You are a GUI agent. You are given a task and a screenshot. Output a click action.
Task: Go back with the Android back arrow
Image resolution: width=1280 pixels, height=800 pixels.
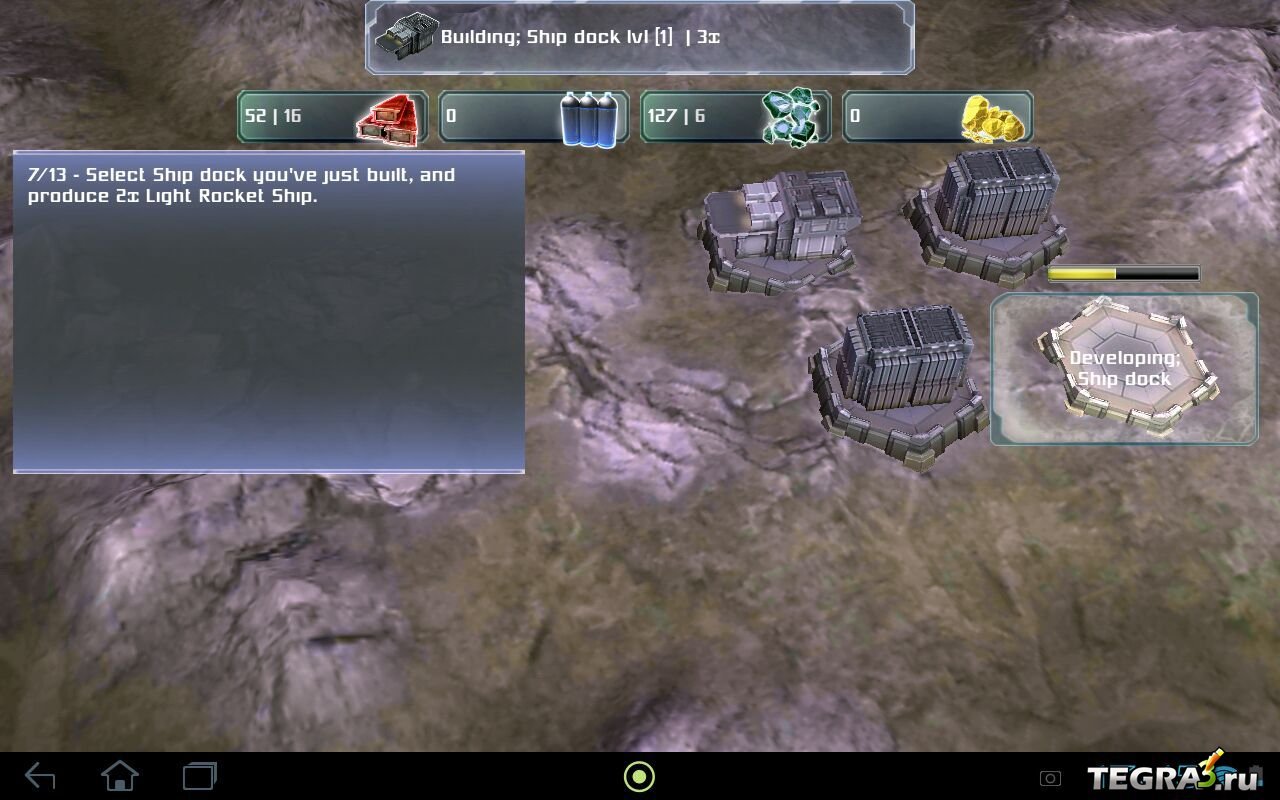tap(40, 776)
